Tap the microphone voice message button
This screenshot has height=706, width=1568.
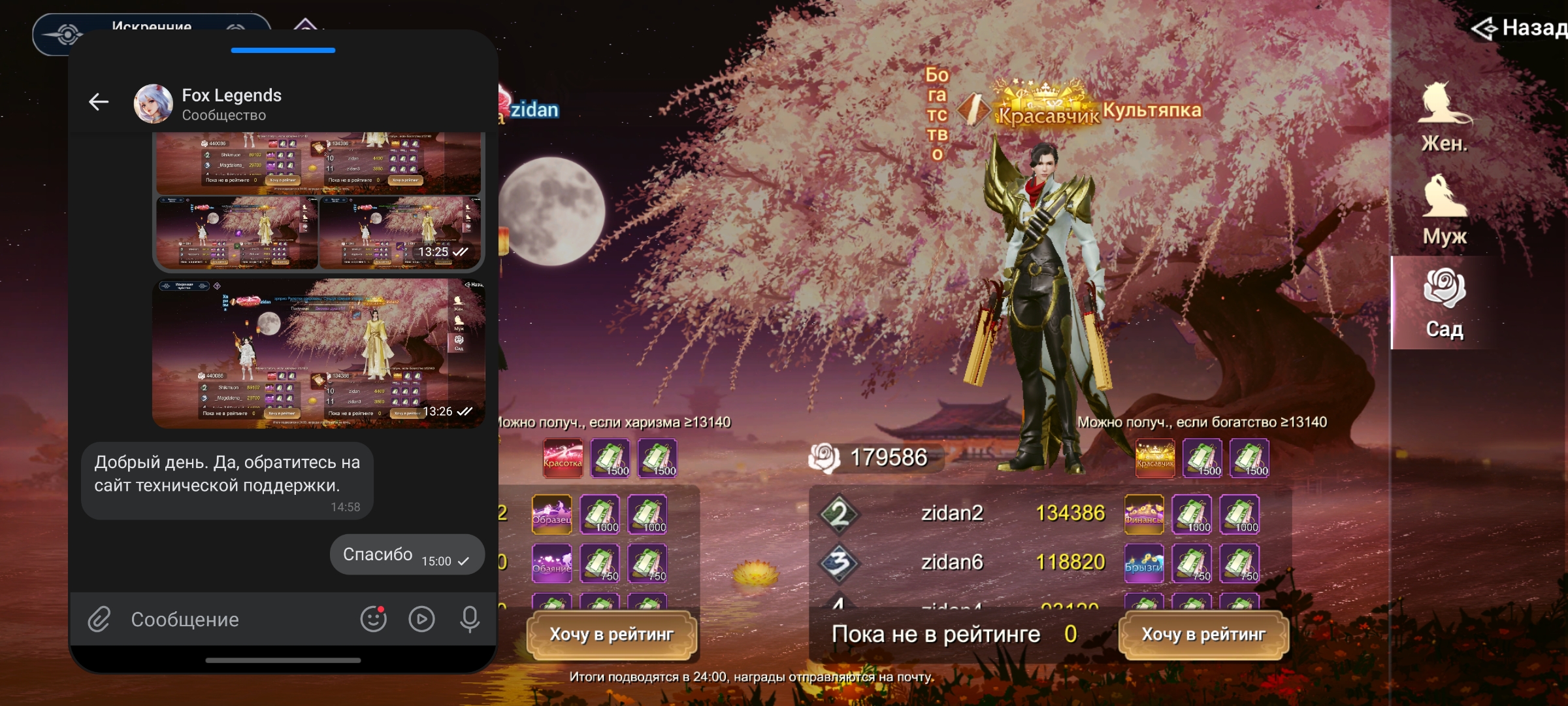click(469, 618)
